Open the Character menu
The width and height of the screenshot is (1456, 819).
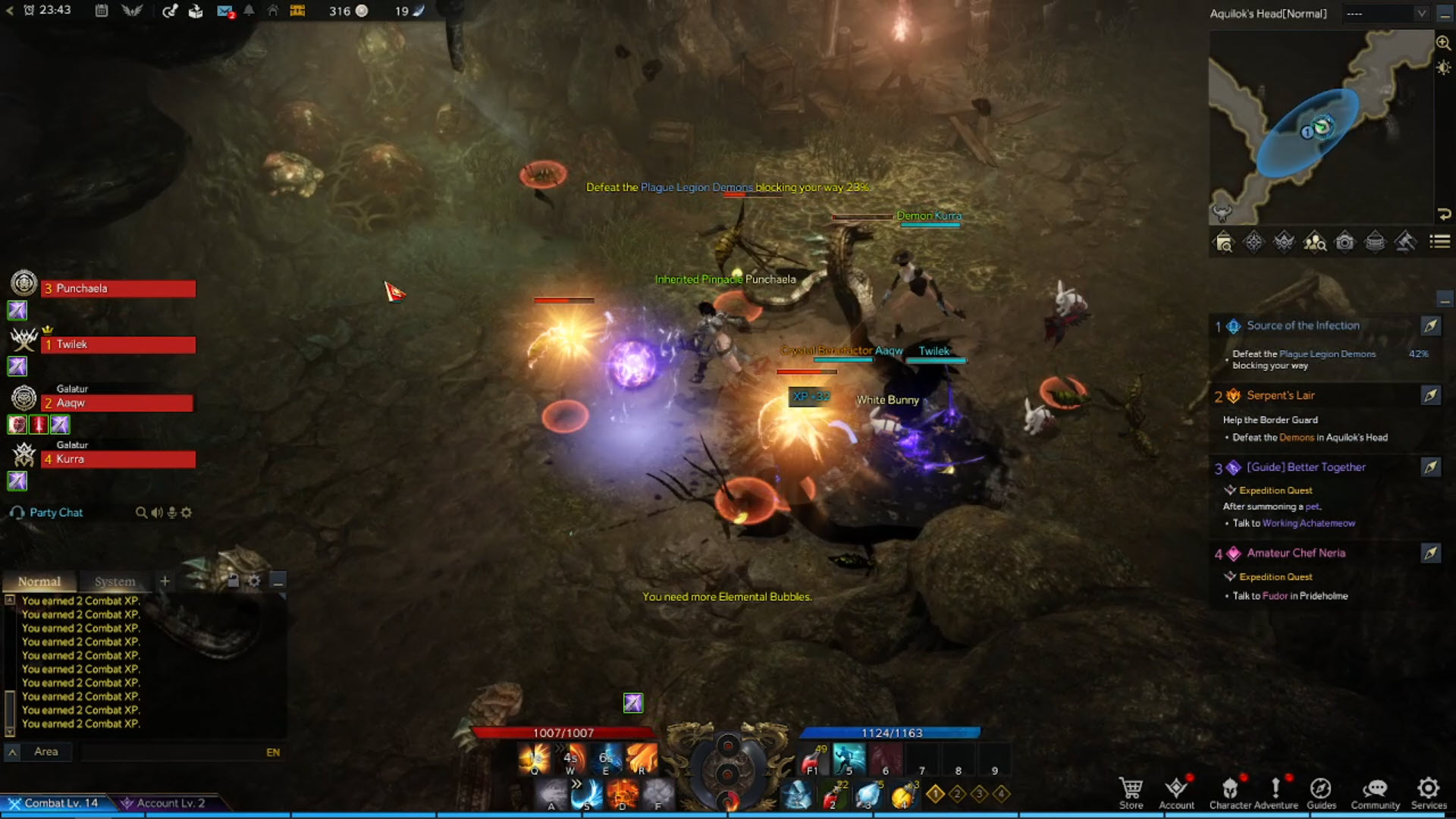1230,792
